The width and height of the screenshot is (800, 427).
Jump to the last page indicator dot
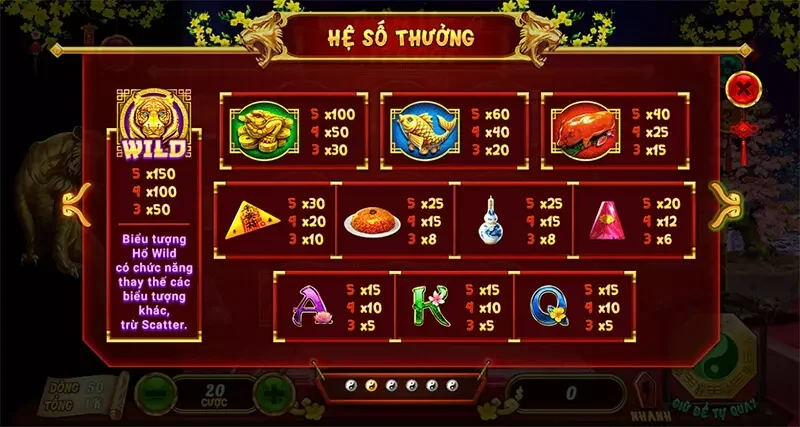click(449, 384)
